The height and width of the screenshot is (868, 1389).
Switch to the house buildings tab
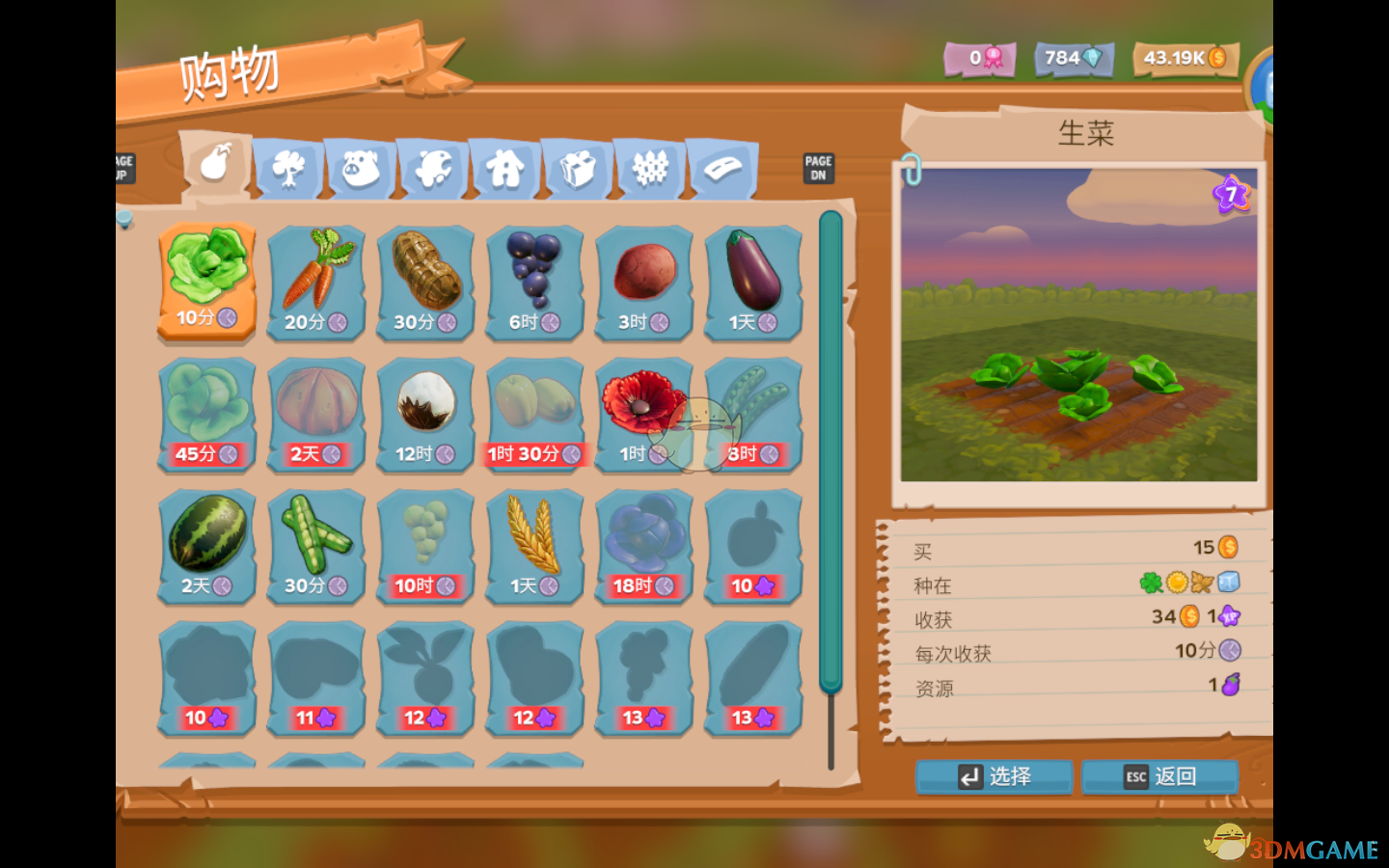point(505,170)
